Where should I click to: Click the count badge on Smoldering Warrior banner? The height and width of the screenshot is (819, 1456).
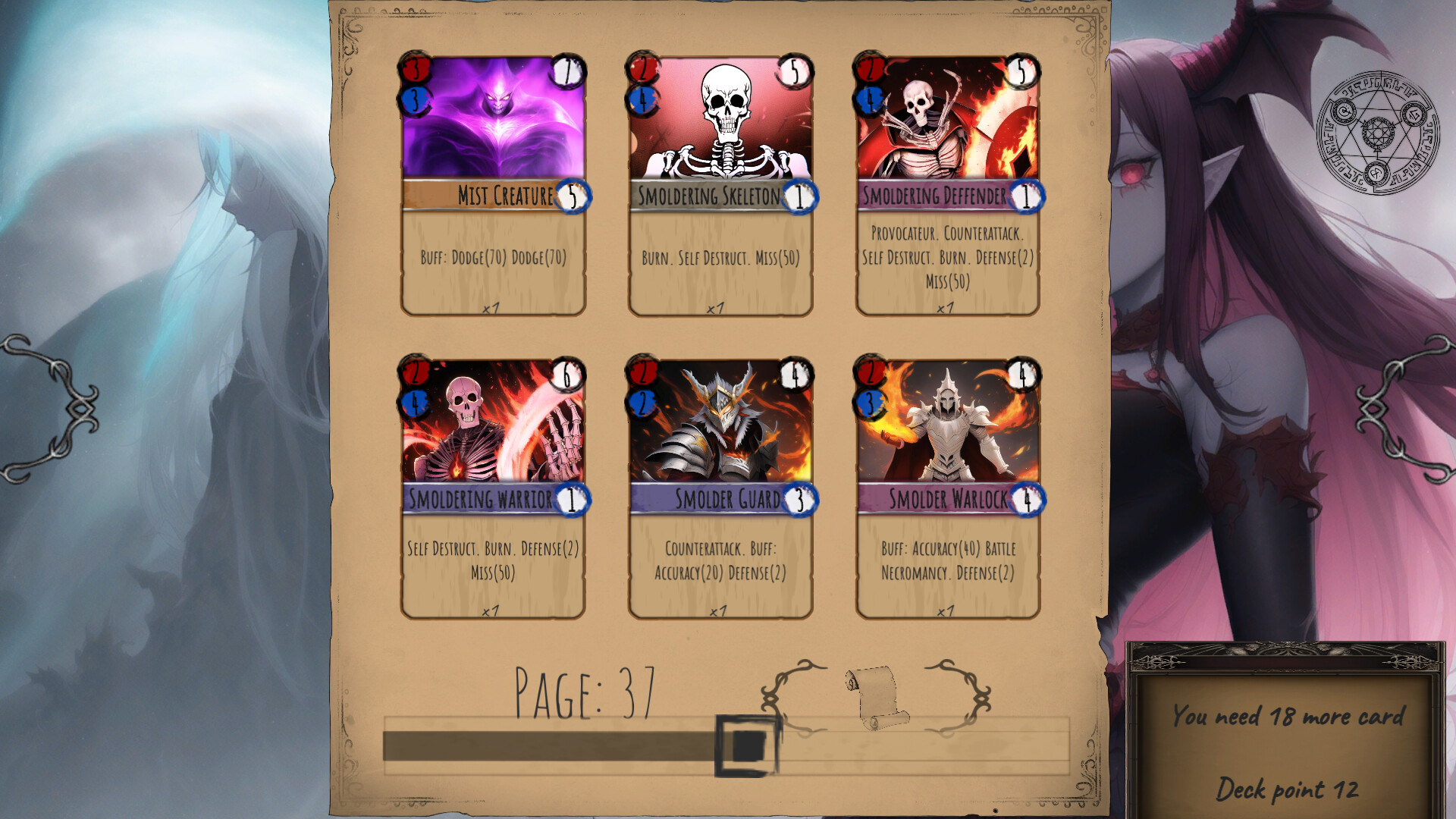573,497
